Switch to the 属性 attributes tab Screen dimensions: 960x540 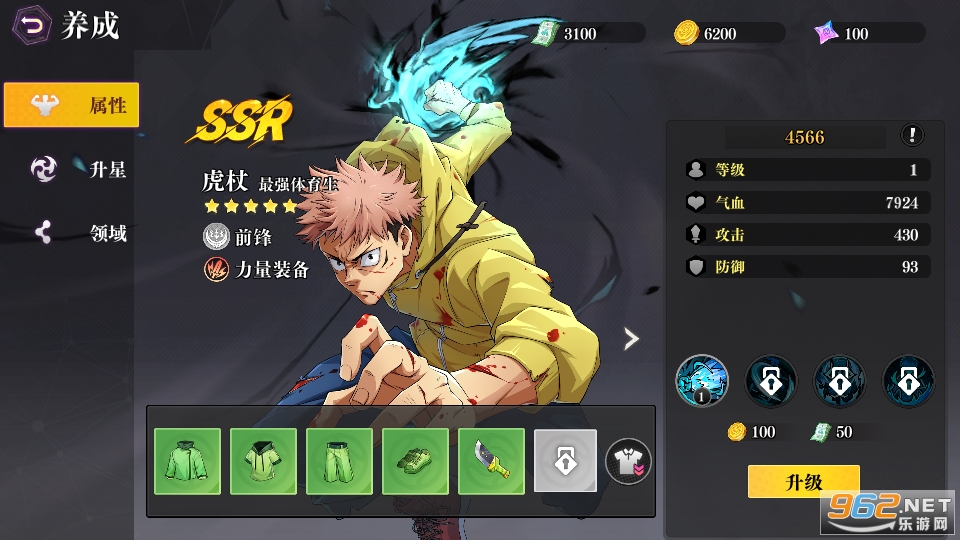pyautogui.click(x=71, y=105)
